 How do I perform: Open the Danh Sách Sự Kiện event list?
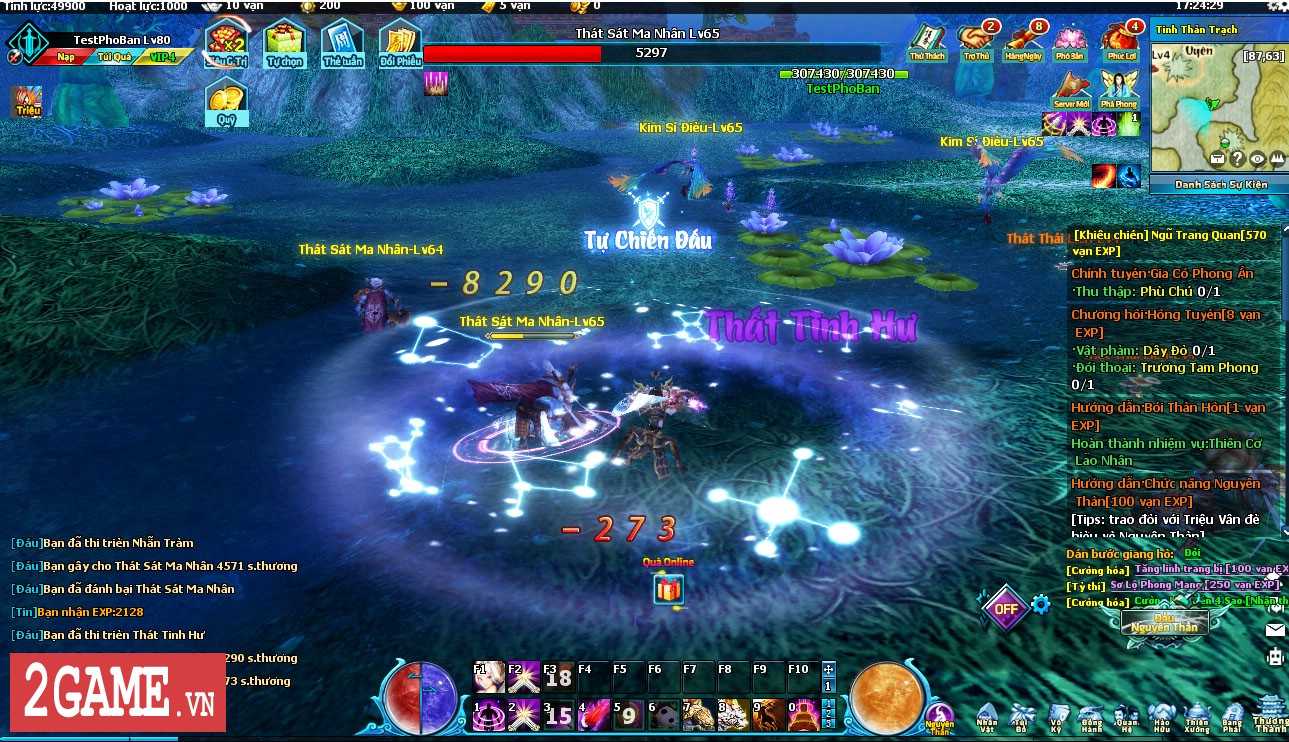(x=1219, y=184)
